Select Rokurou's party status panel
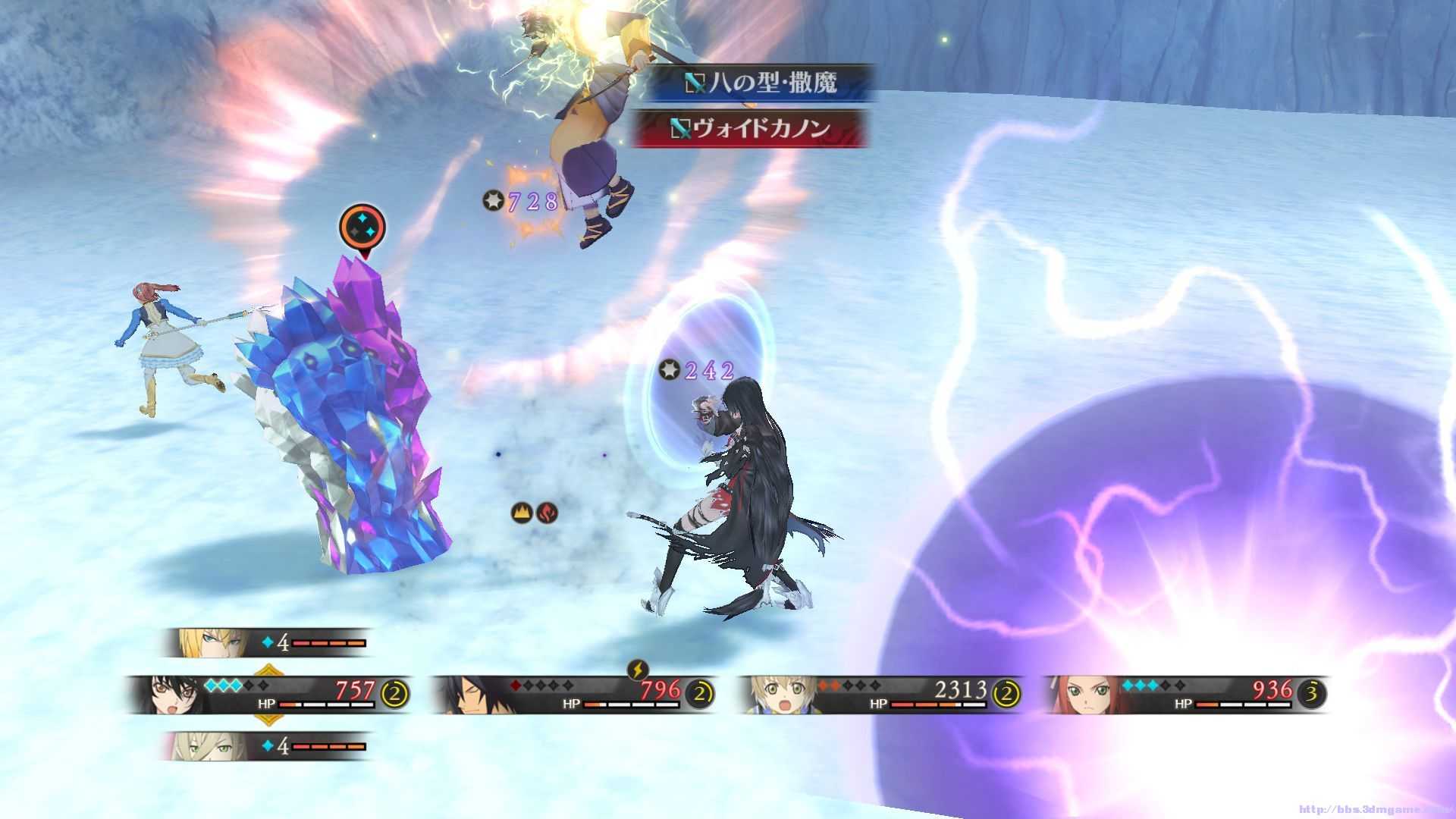This screenshot has height=819, width=1456. (575, 694)
